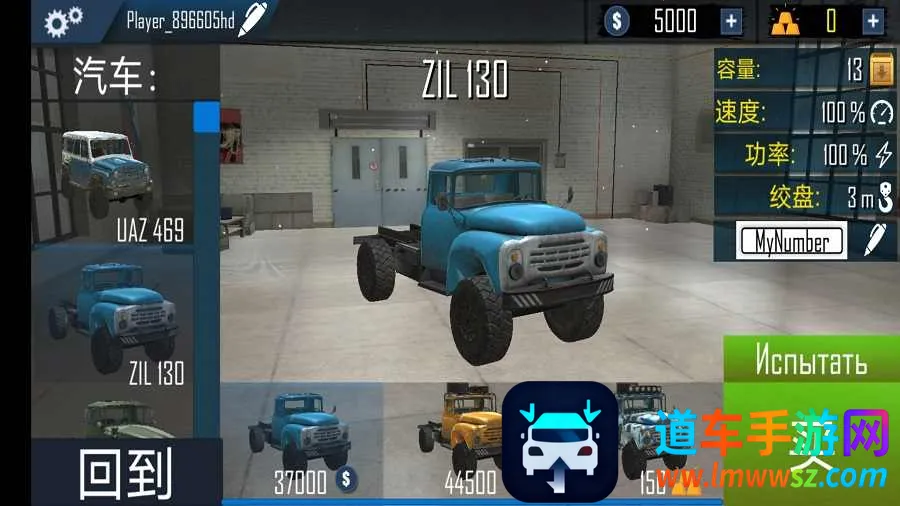Open the gear settings menu
This screenshot has height=506, width=900.
[x=64, y=19]
